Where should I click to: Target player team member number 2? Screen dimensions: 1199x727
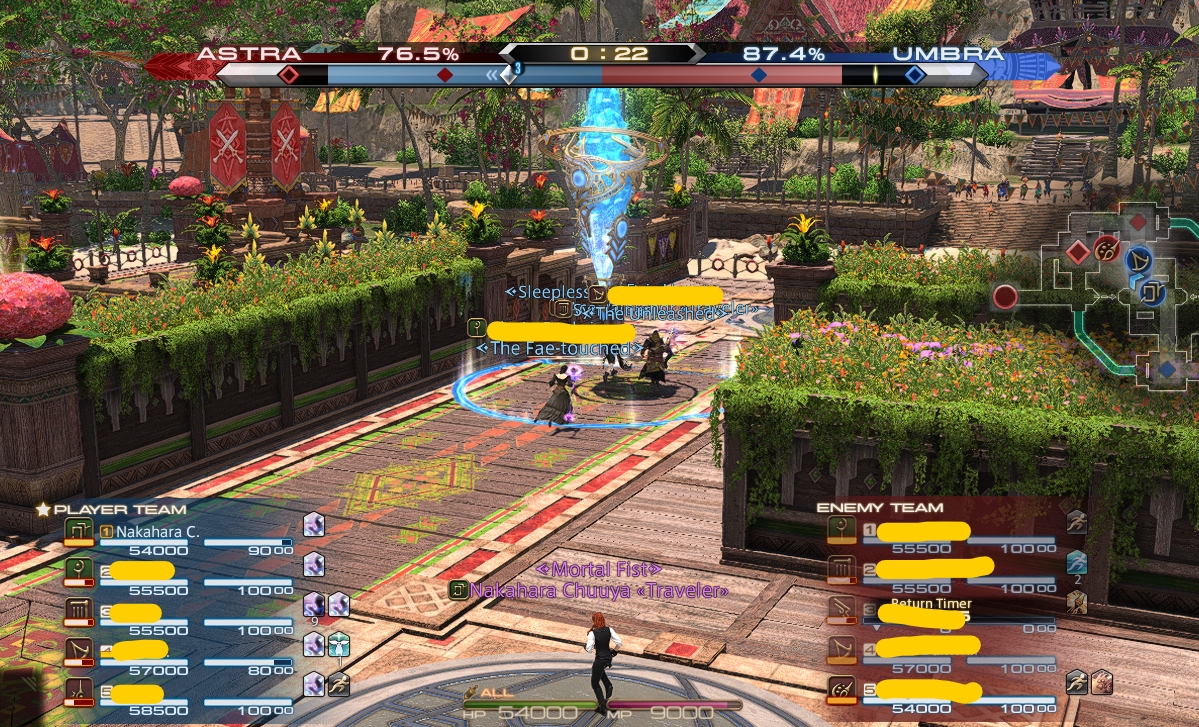tap(140, 571)
